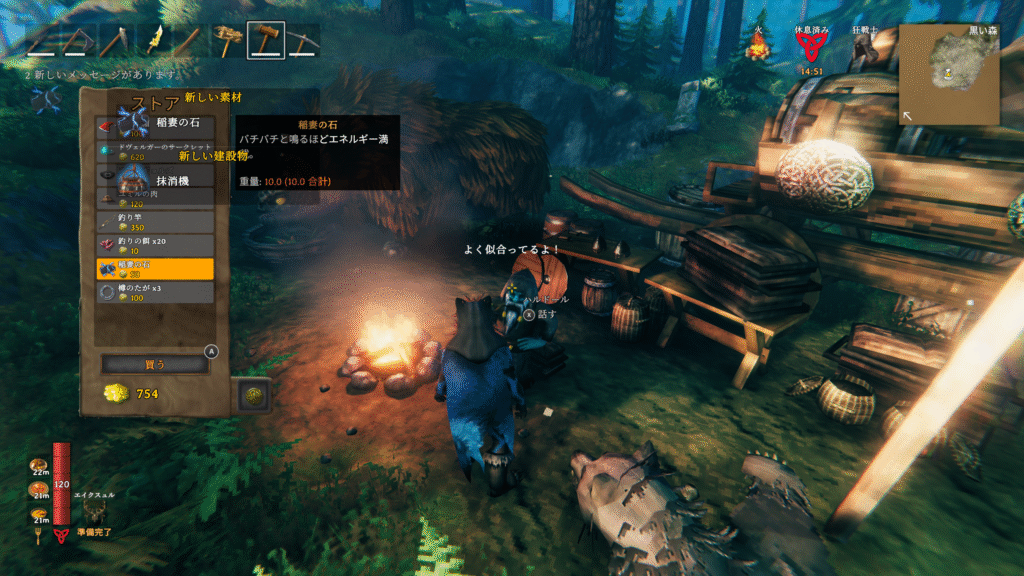Screen dimensions: 1024x576
Task: Pick the barrel rings x3 listing
Action: point(155,292)
